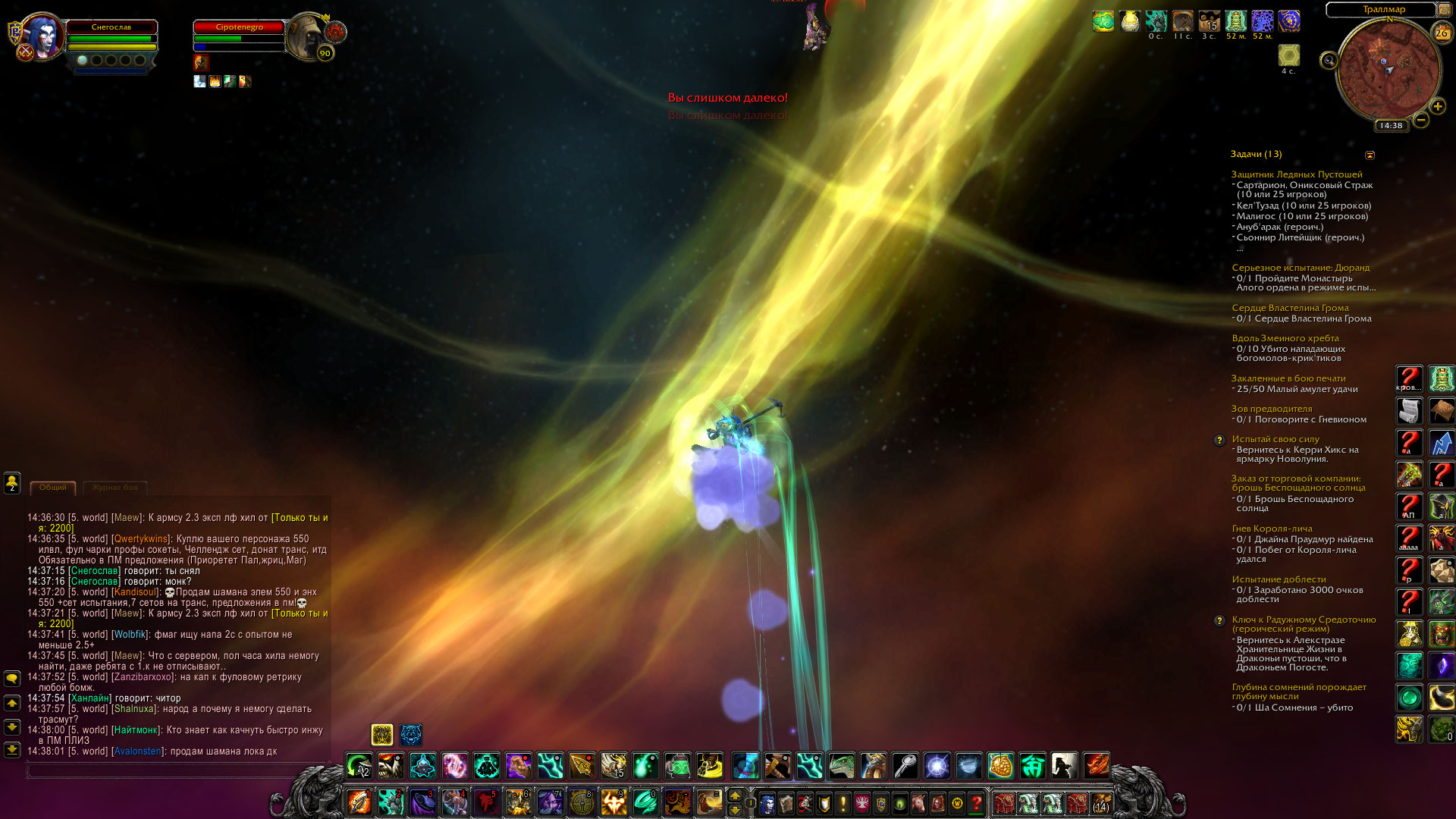Open the red question mark help button
The height and width of the screenshot is (819, 1456).
[x=977, y=802]
